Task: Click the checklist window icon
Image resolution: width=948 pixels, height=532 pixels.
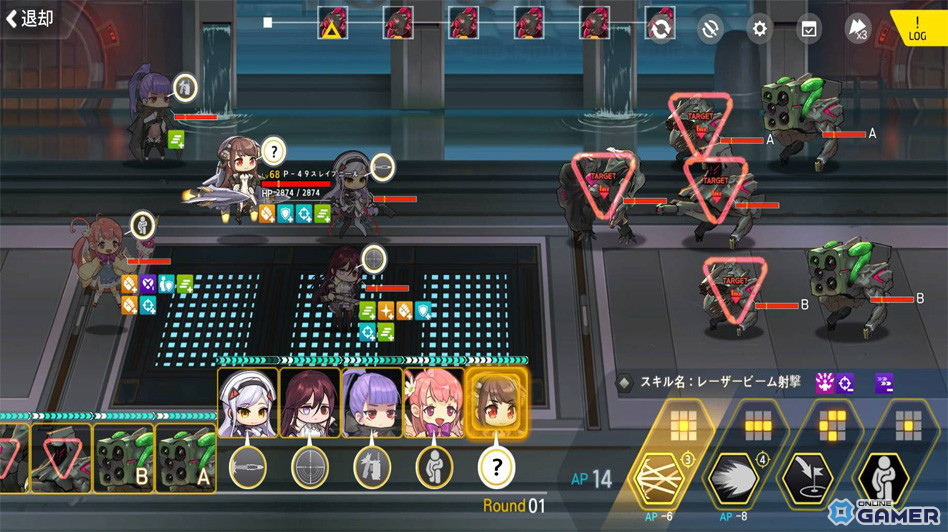Action: [x=808, y=28]
